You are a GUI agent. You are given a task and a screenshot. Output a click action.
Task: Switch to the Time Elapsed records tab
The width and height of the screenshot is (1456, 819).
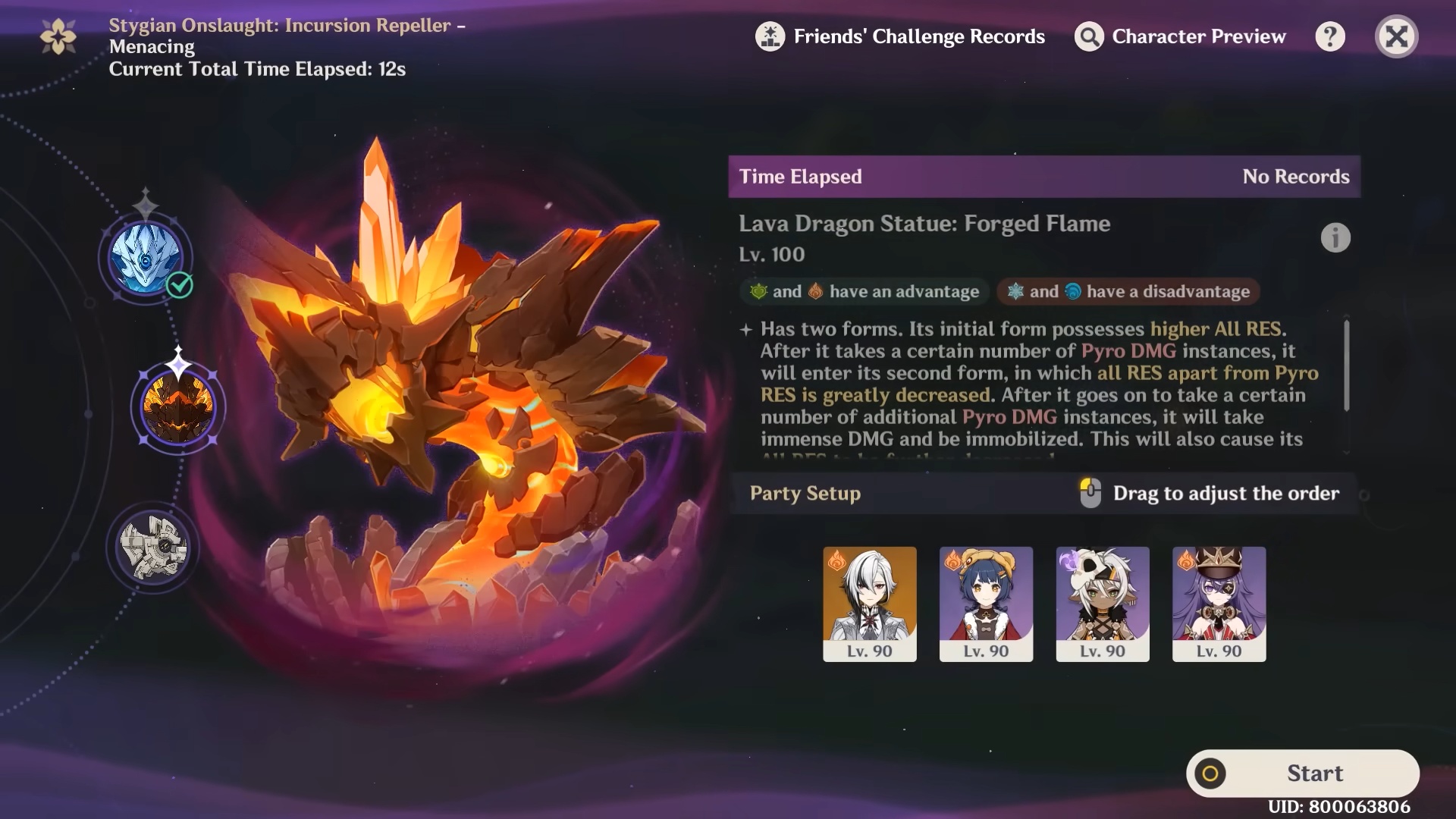(x=800, y=177)
